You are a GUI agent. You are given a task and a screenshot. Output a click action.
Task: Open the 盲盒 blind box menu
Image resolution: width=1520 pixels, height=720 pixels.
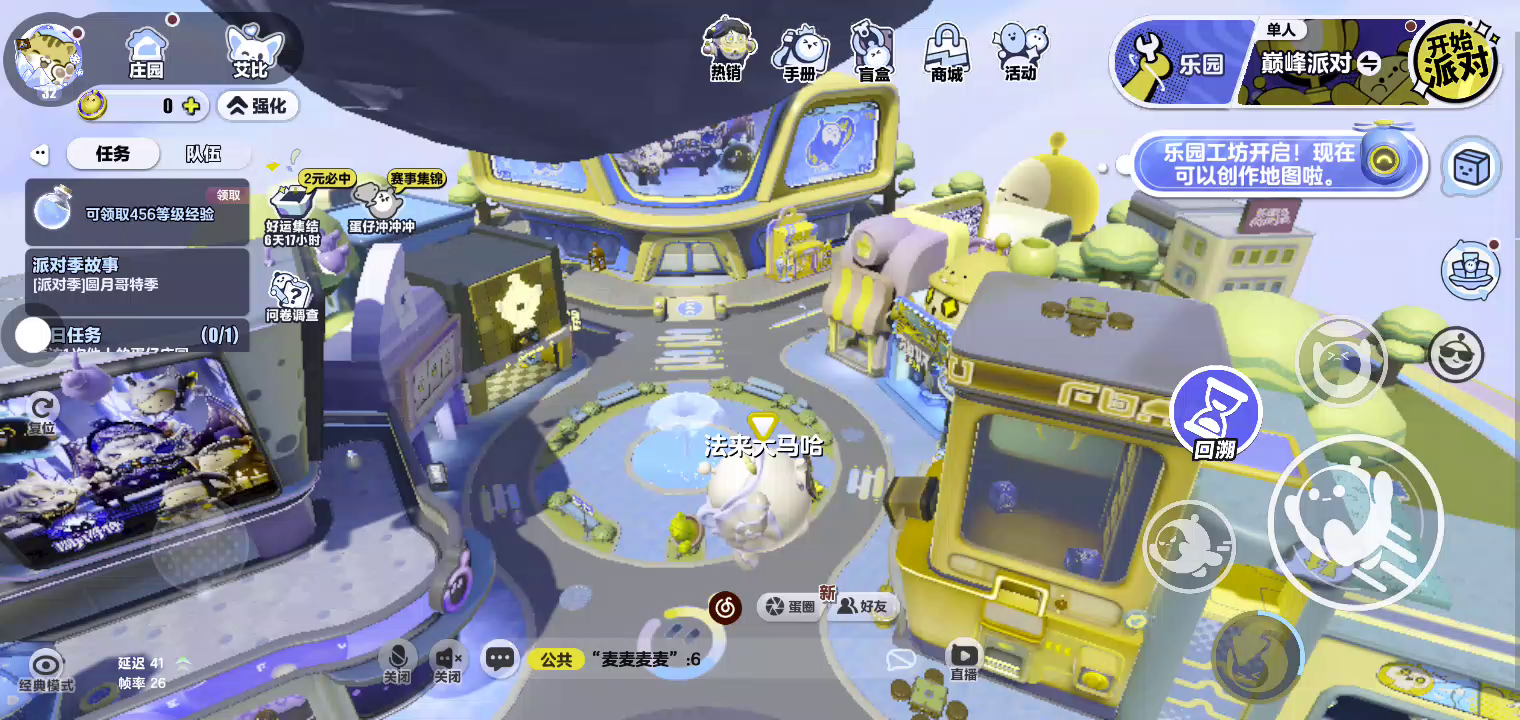click(873, 52)
